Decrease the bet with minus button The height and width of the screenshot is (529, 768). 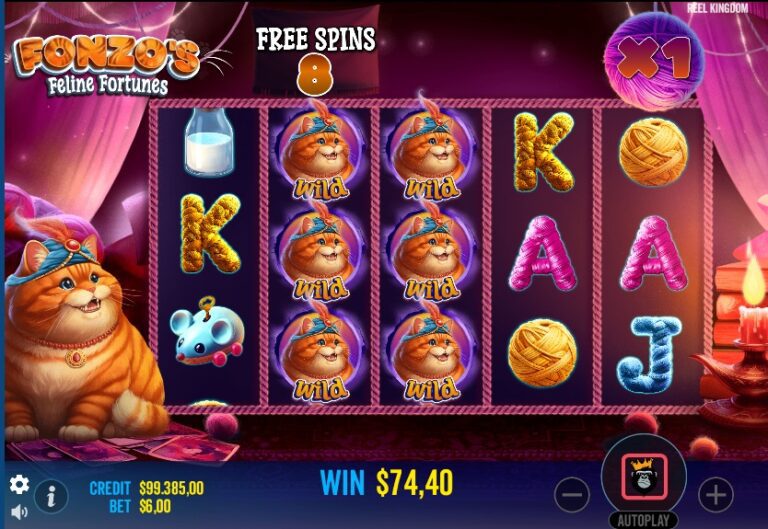click(x=572, y=494)
